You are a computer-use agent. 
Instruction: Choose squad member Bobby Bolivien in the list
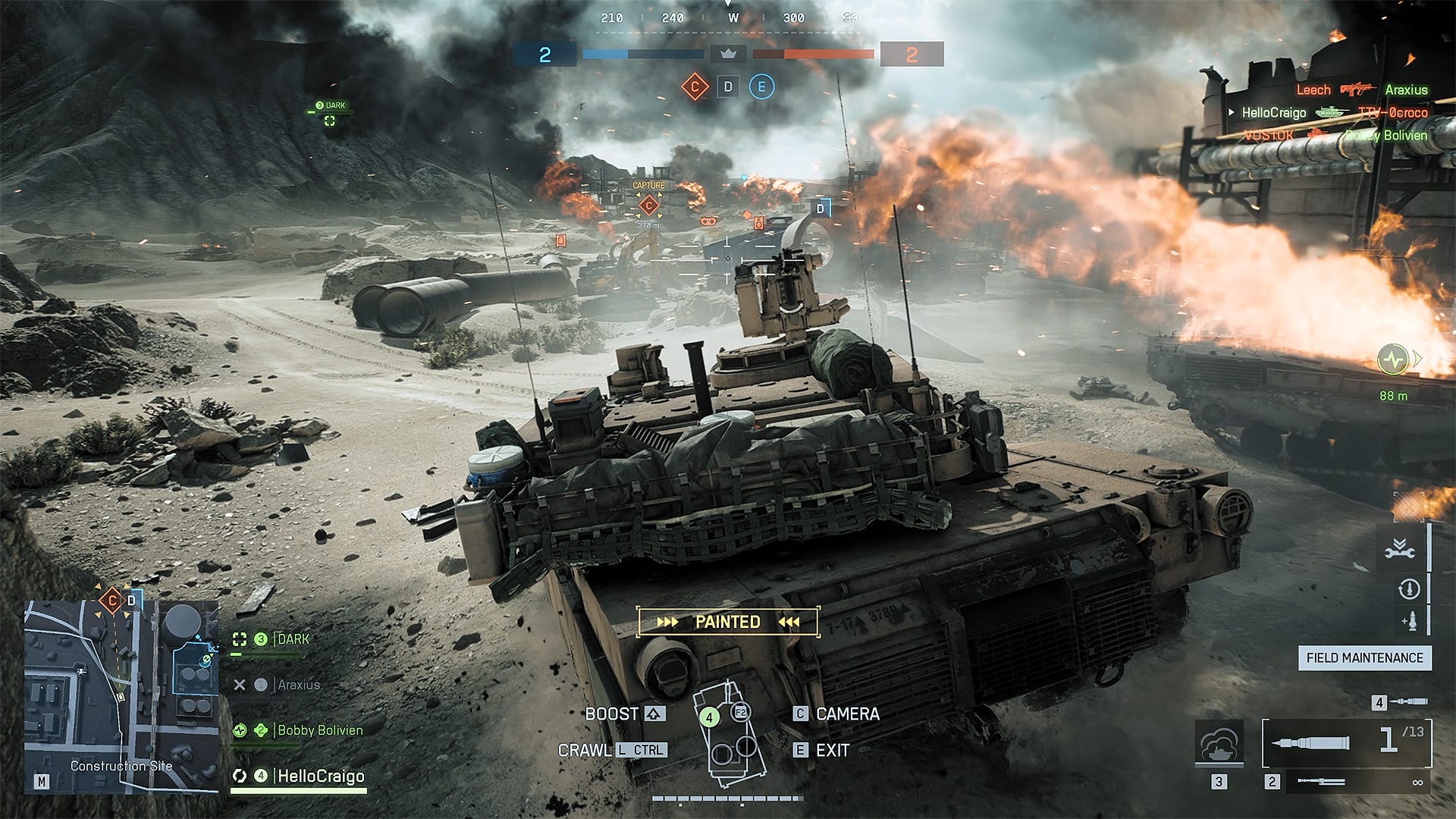tap(319, 730)
